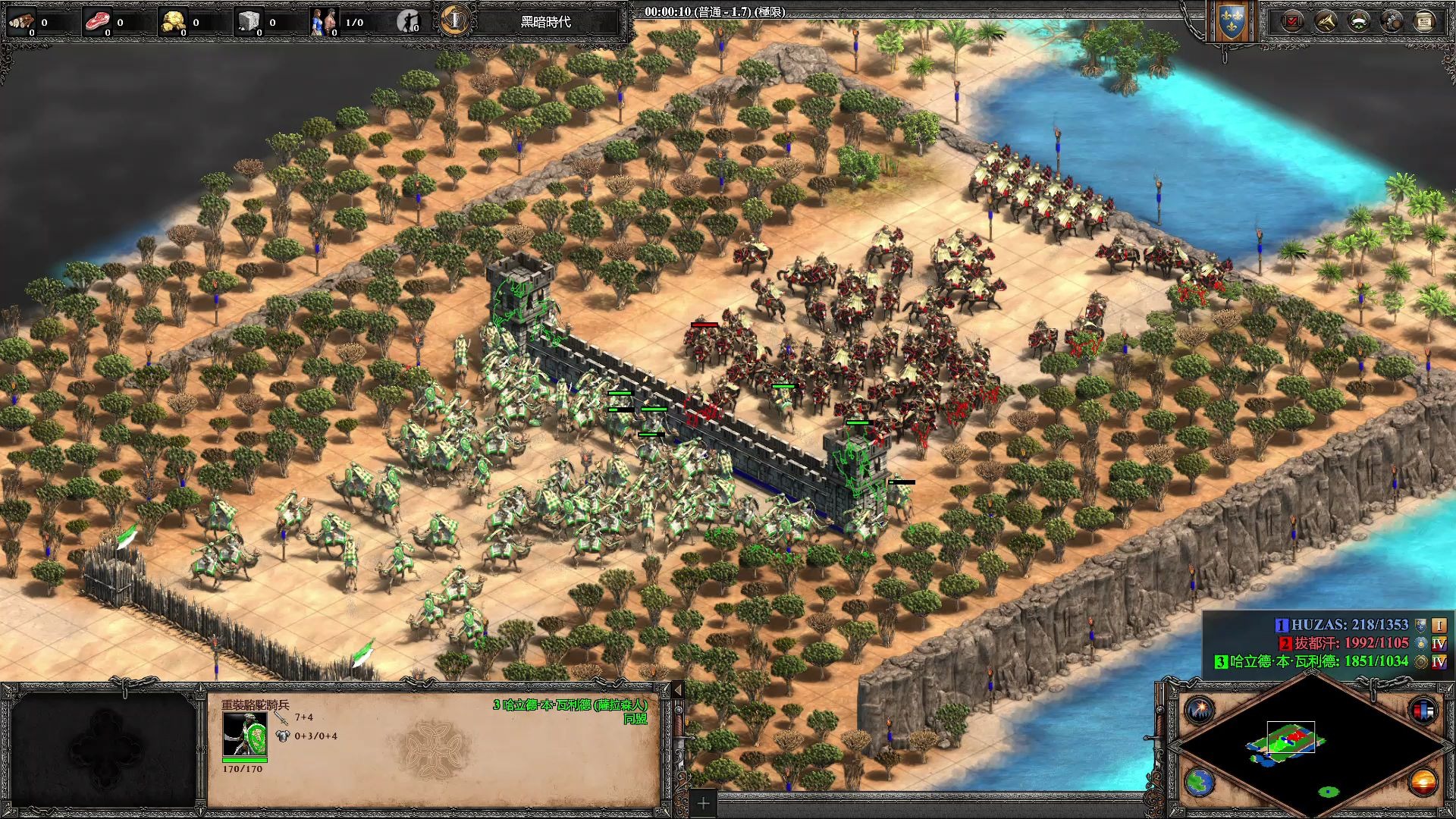
Task: Click inside the diamond minimap
Action: (x=1310, y=749)
